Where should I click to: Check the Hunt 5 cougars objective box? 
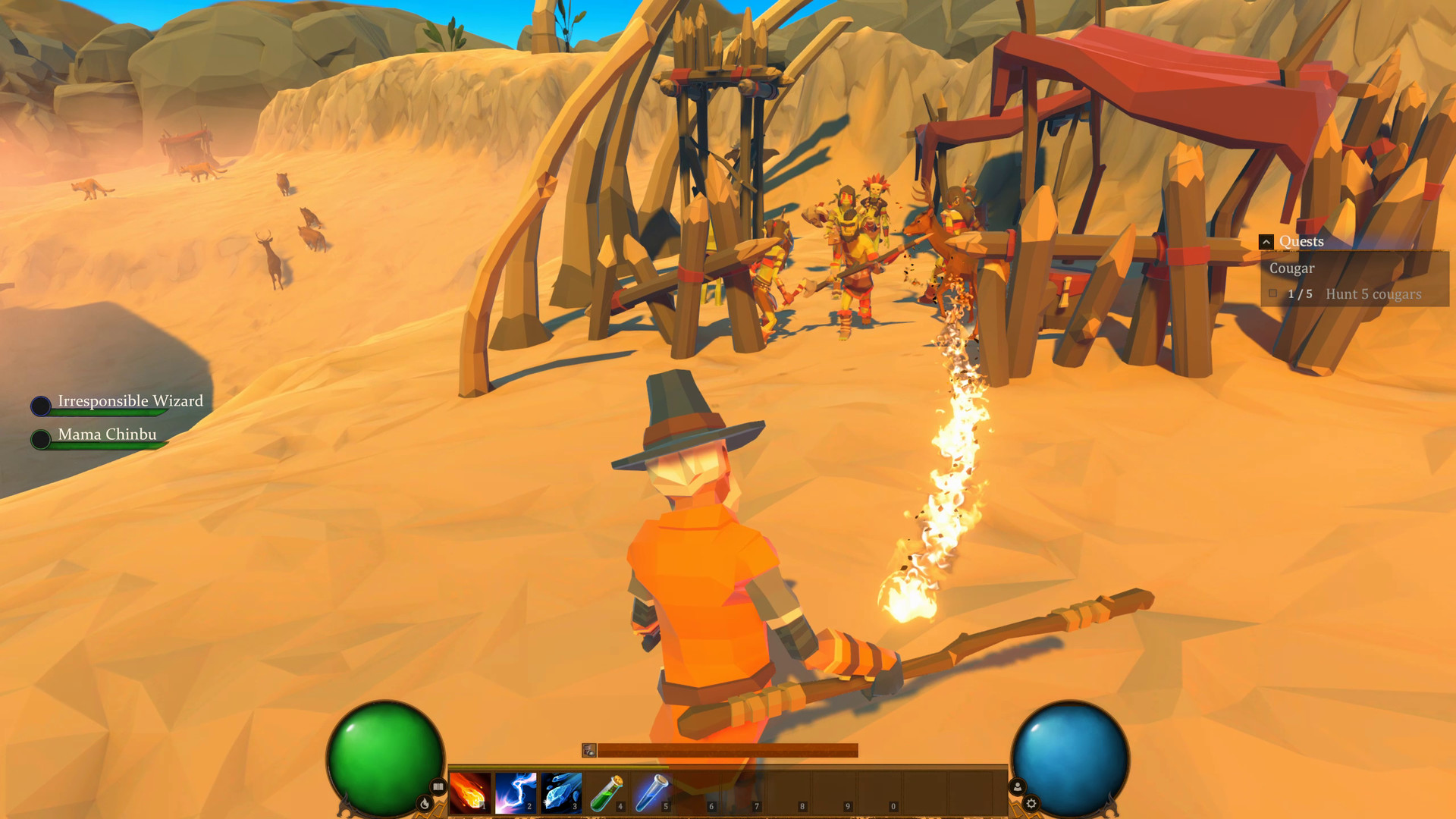(1274, 293)
